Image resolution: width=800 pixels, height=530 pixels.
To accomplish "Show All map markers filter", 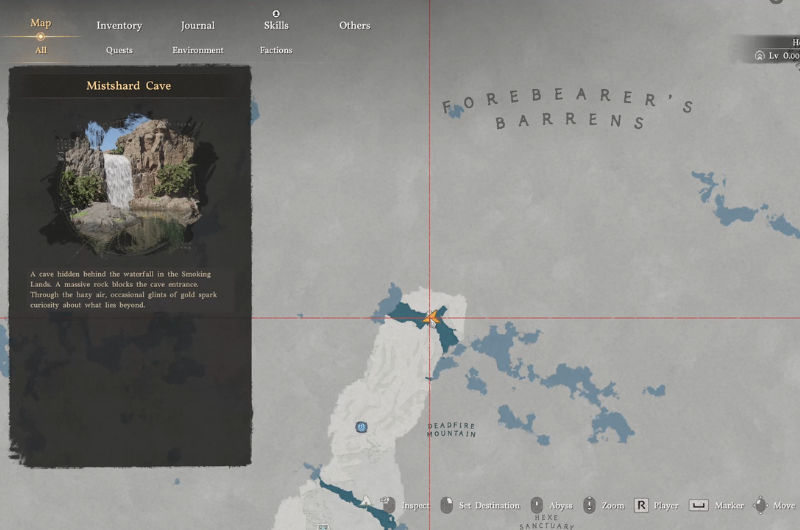I will (x=40, y=50).
